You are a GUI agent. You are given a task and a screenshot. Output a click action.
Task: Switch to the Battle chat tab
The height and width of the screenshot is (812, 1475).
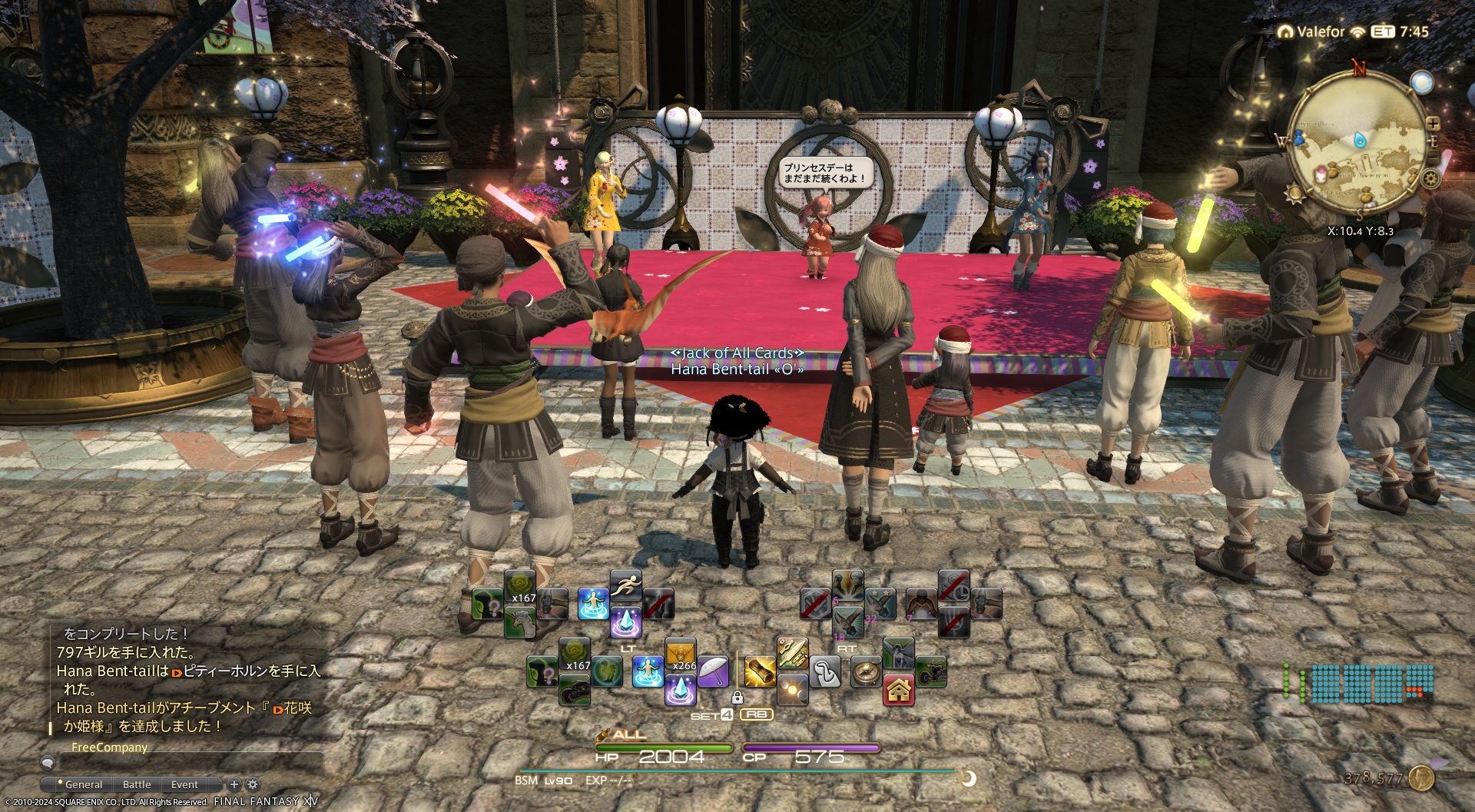tap(137, 784)
